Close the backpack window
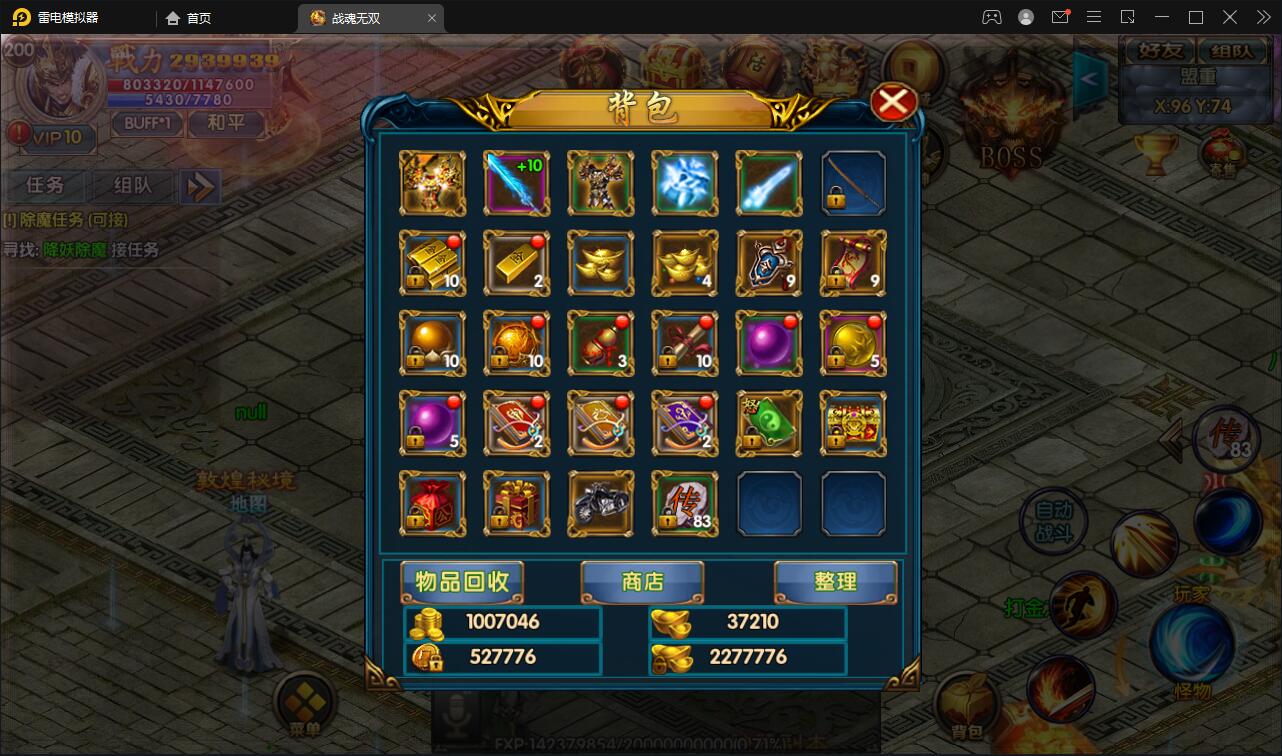 click(893, 102)
